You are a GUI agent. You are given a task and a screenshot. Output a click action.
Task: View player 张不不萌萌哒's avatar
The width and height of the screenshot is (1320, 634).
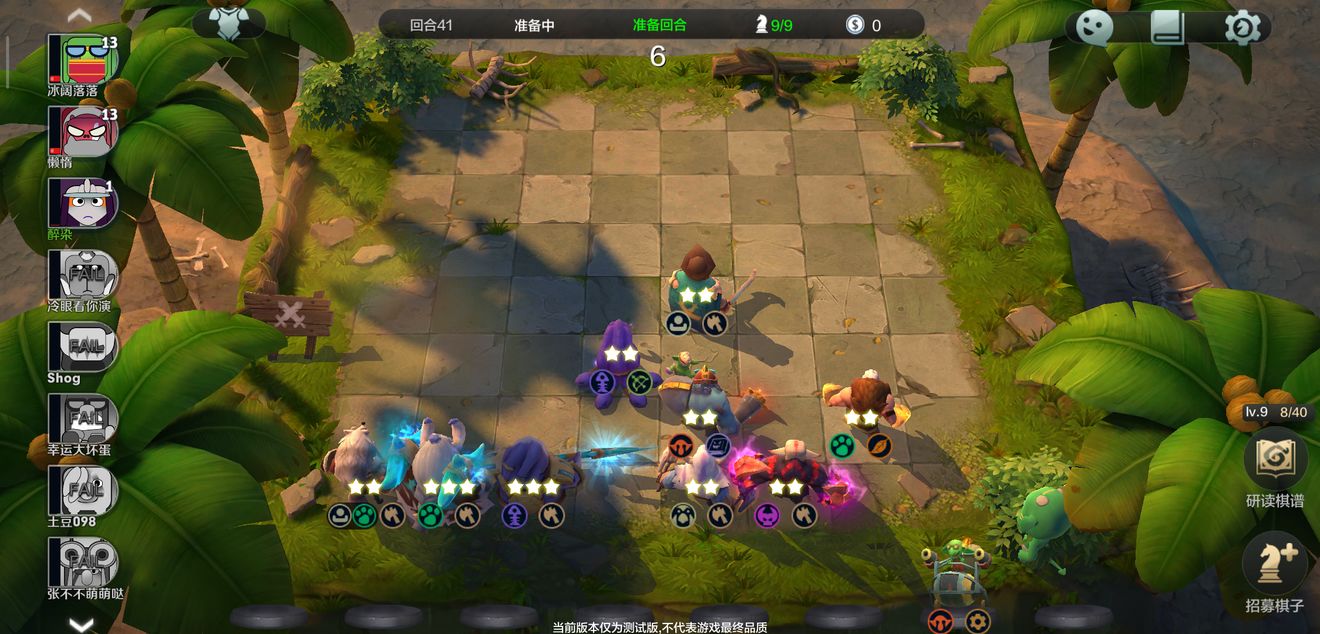84,563
